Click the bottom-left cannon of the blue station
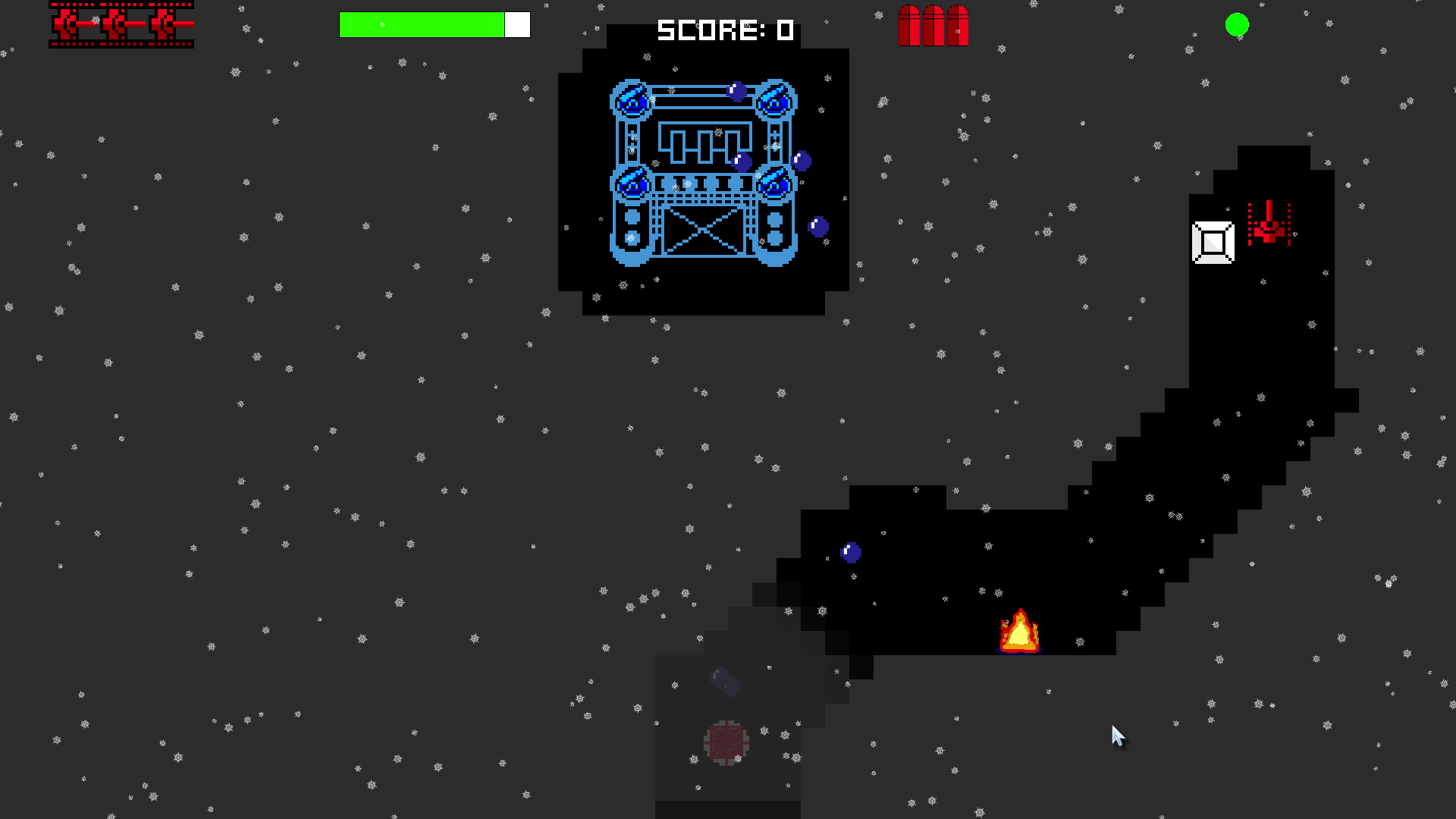The height and width of the screenshot is (819, 1456). point(631,182)
